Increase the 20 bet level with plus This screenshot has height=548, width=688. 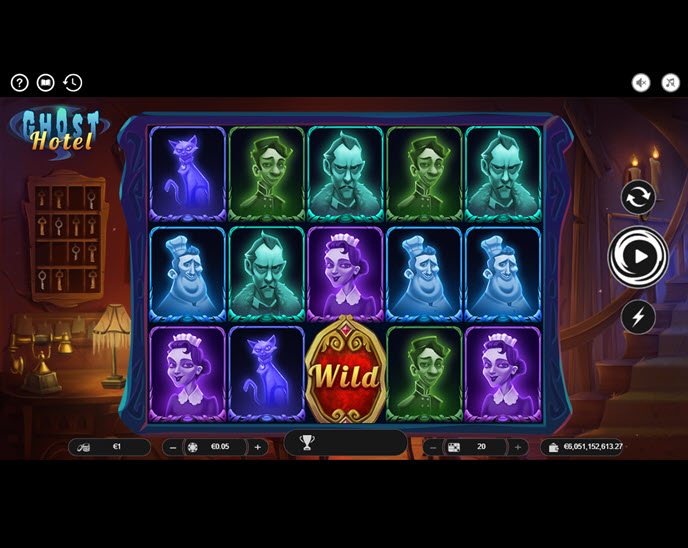point(517,447)
